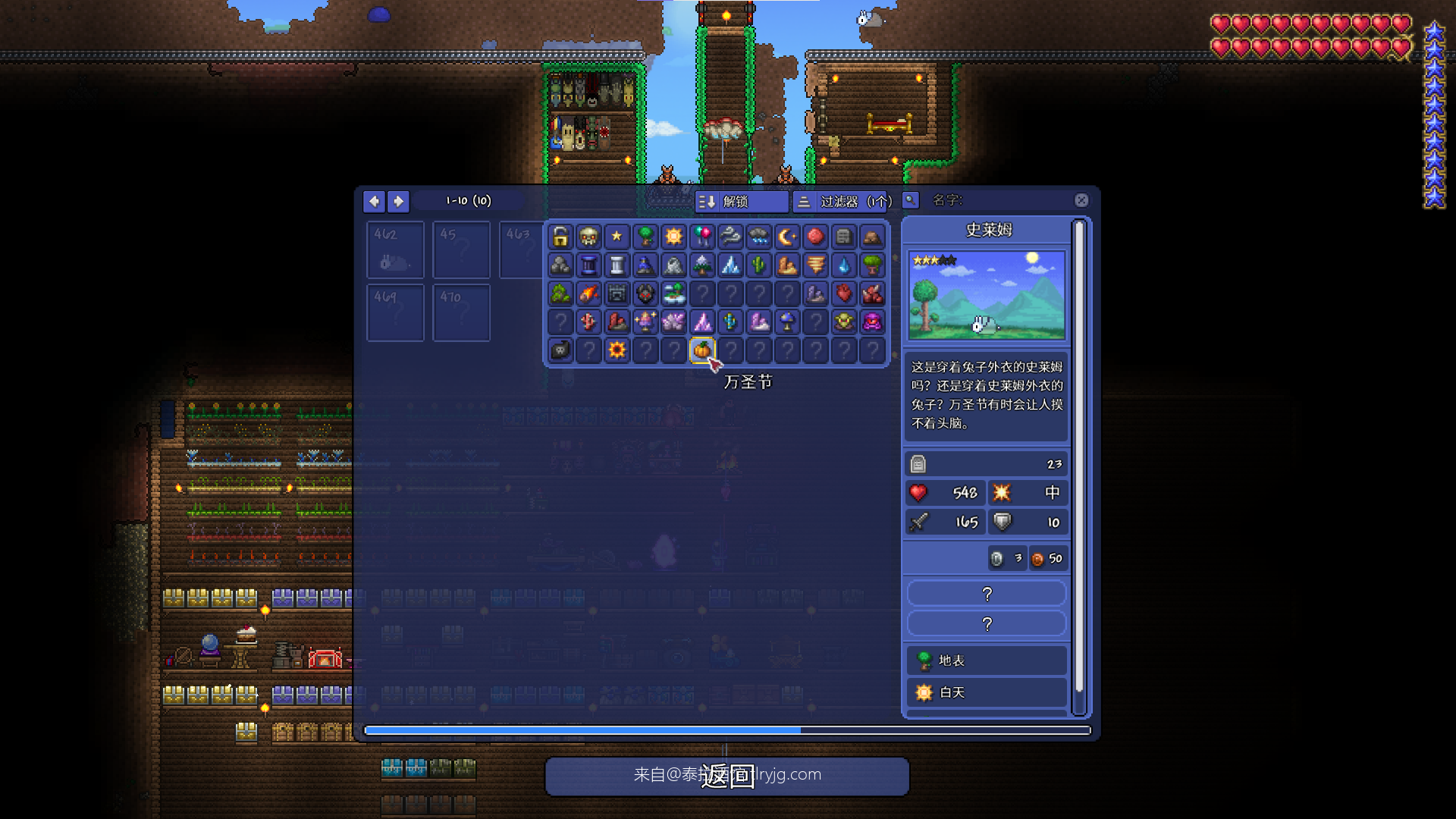Screen dimensions: 1456x819
Task: Choose the party balloons filter
Action: (x=702, y=237)
